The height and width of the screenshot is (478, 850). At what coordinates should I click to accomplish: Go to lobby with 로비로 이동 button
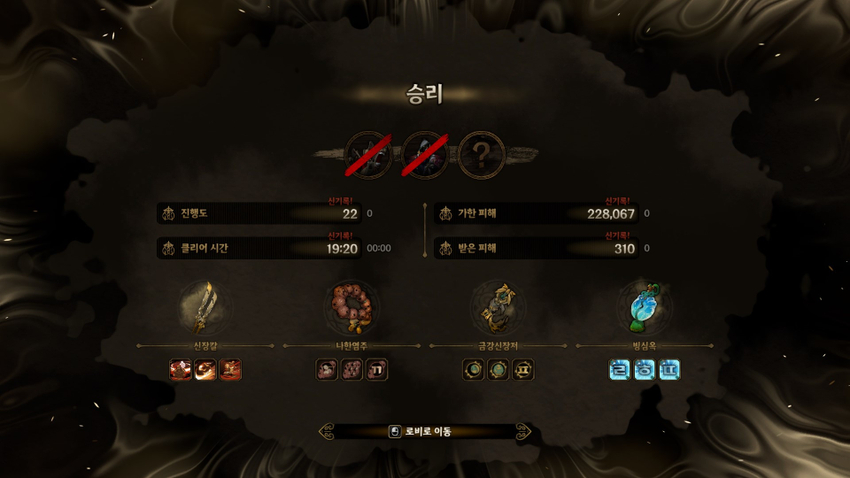tap(424, 432)
